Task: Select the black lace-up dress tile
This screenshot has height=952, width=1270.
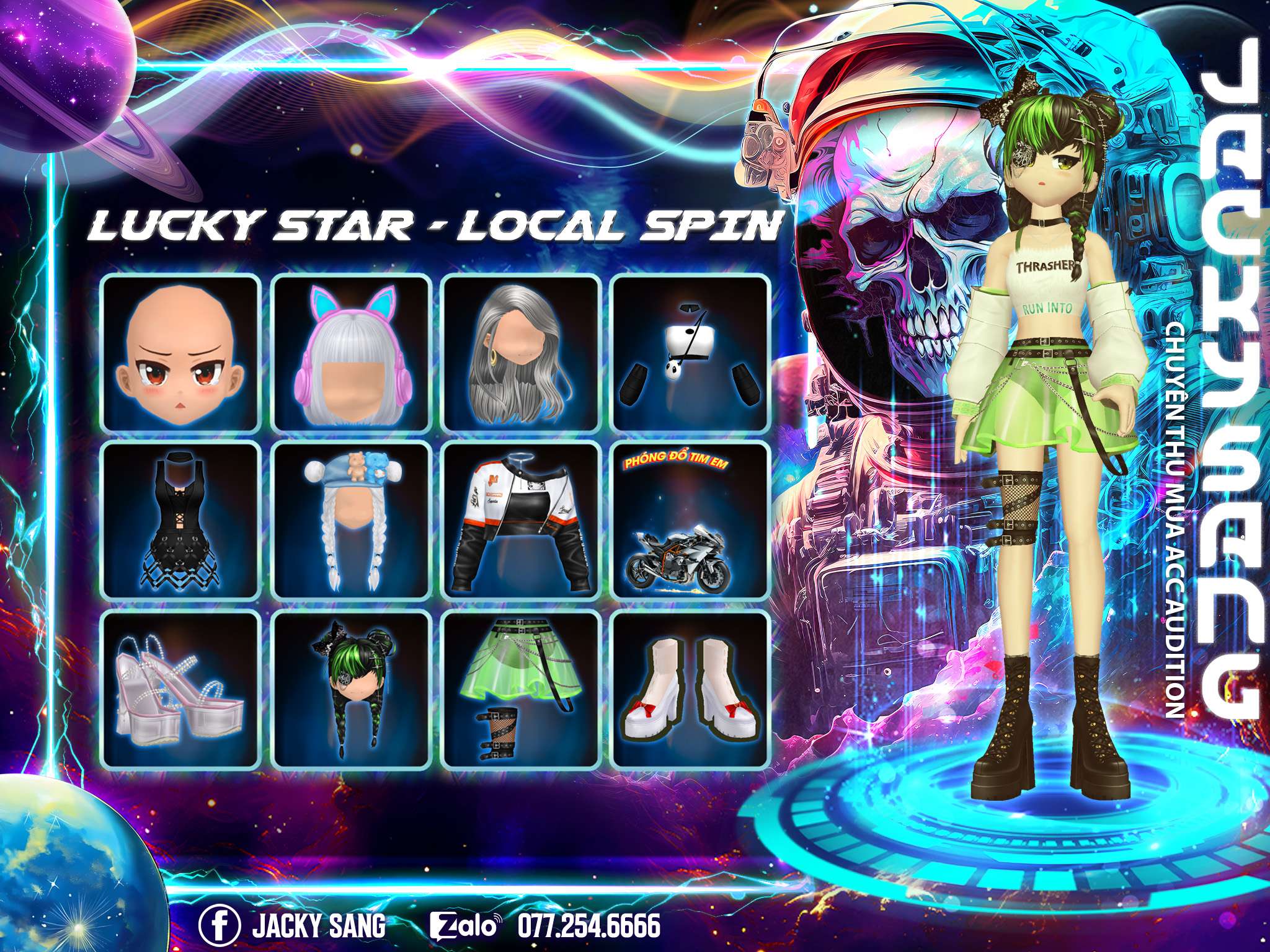Action: click(x=180, y=519)
